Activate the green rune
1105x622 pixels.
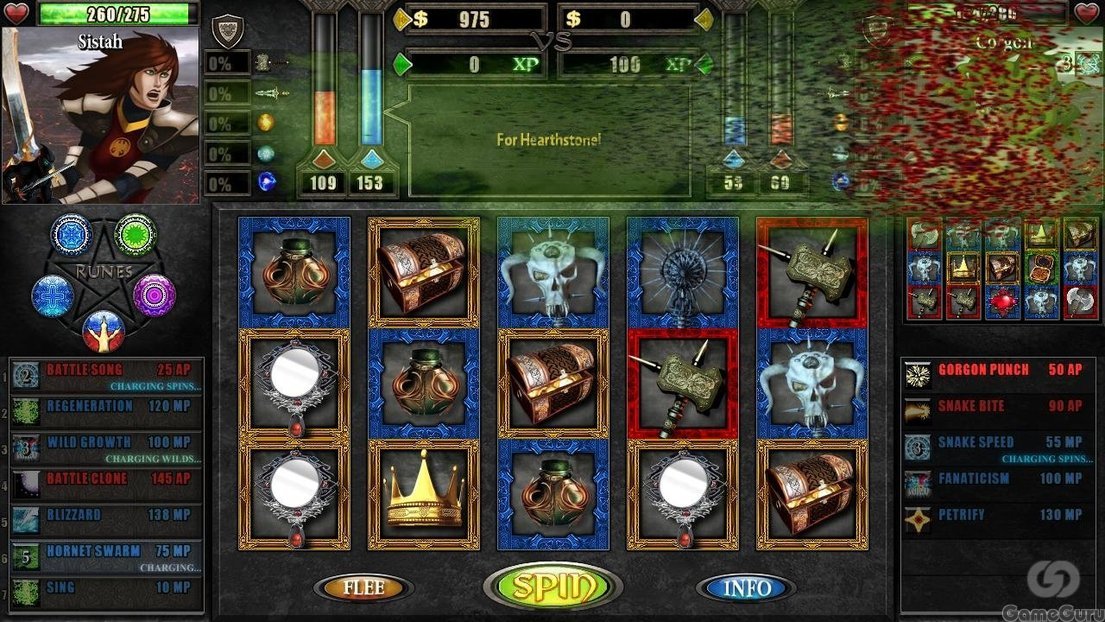click(135, 234)
